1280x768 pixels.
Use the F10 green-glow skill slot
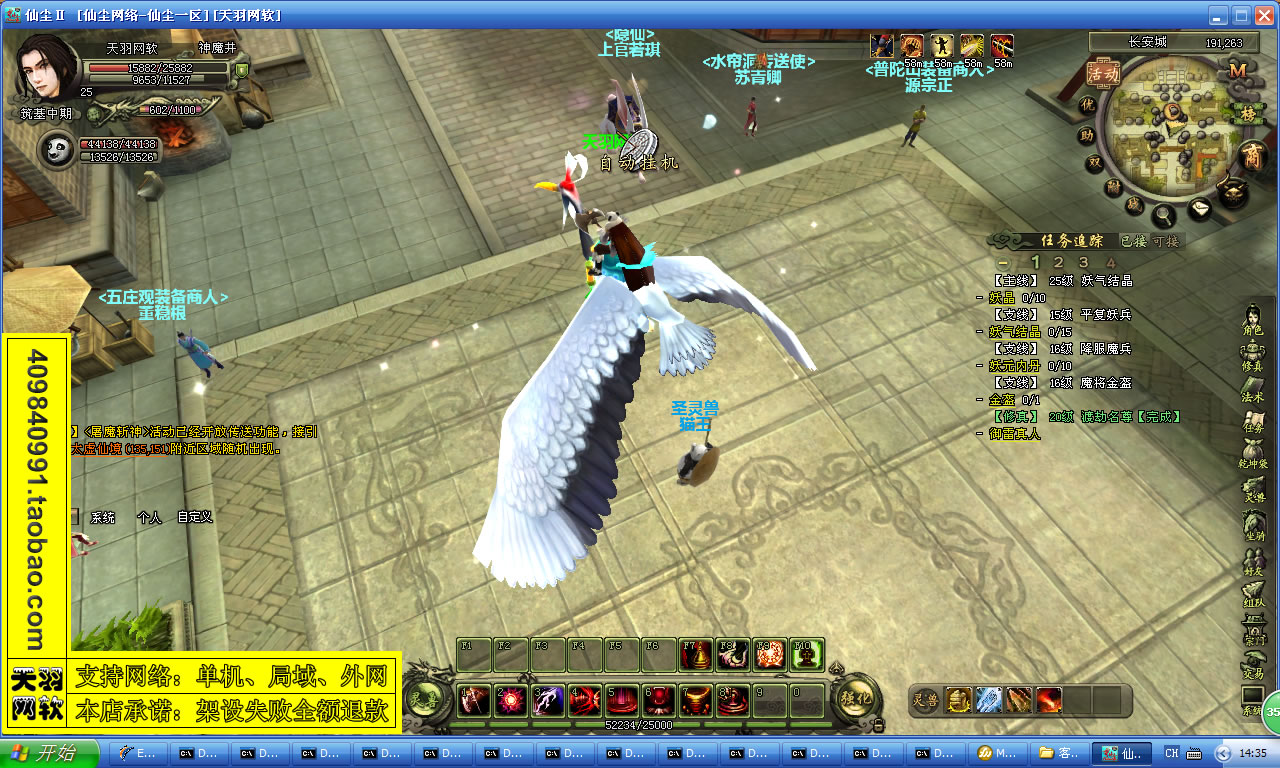click(x=807, y=654)
